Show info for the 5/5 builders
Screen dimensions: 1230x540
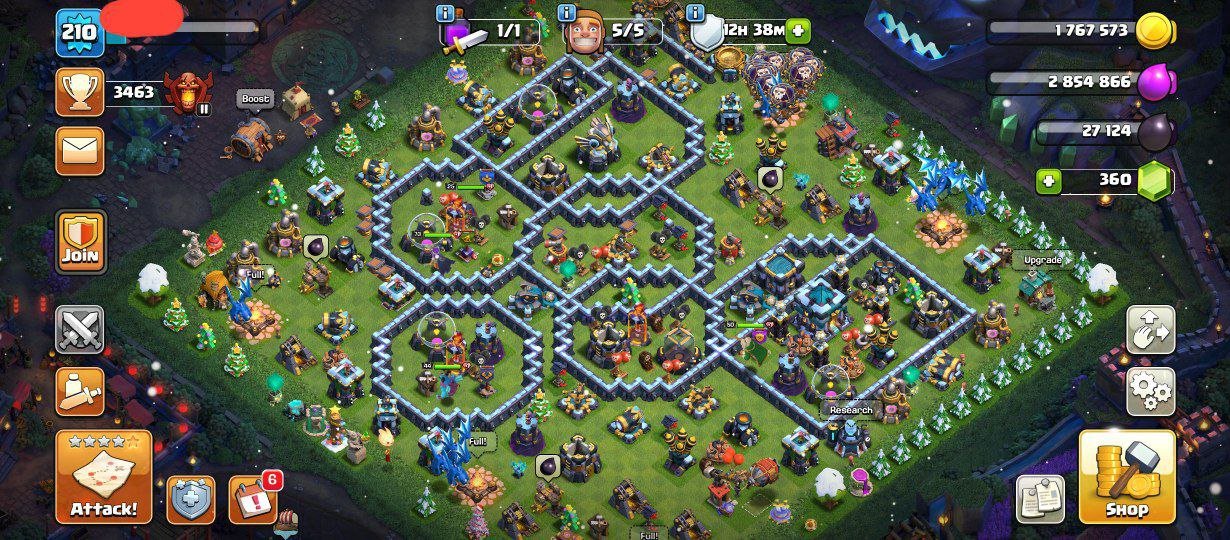pos(567,13)
